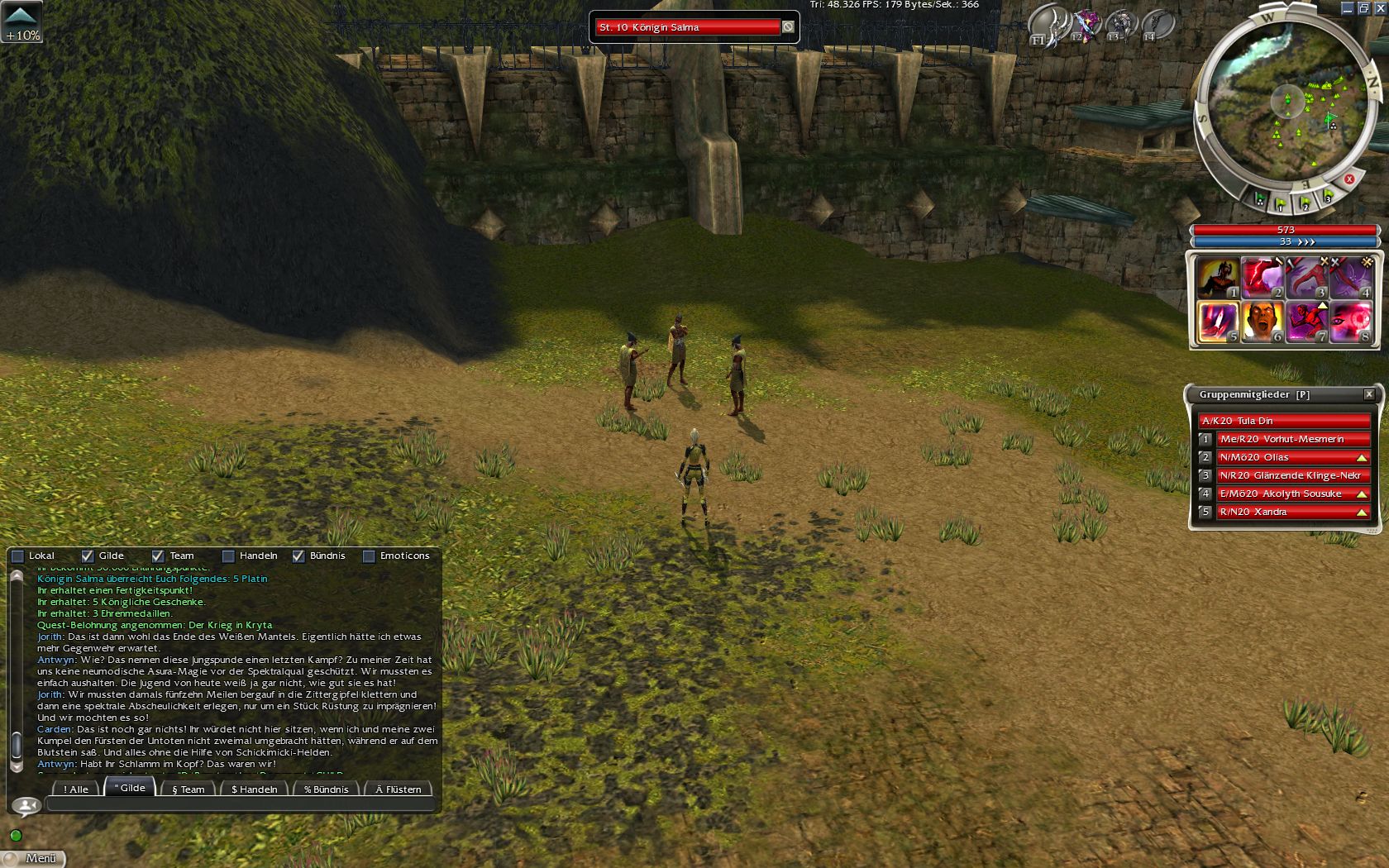The width and height of the screenshot is (1389, 868).
Task: Select the Bündnis chat channel tab
Action: click(x=326, y=789)
